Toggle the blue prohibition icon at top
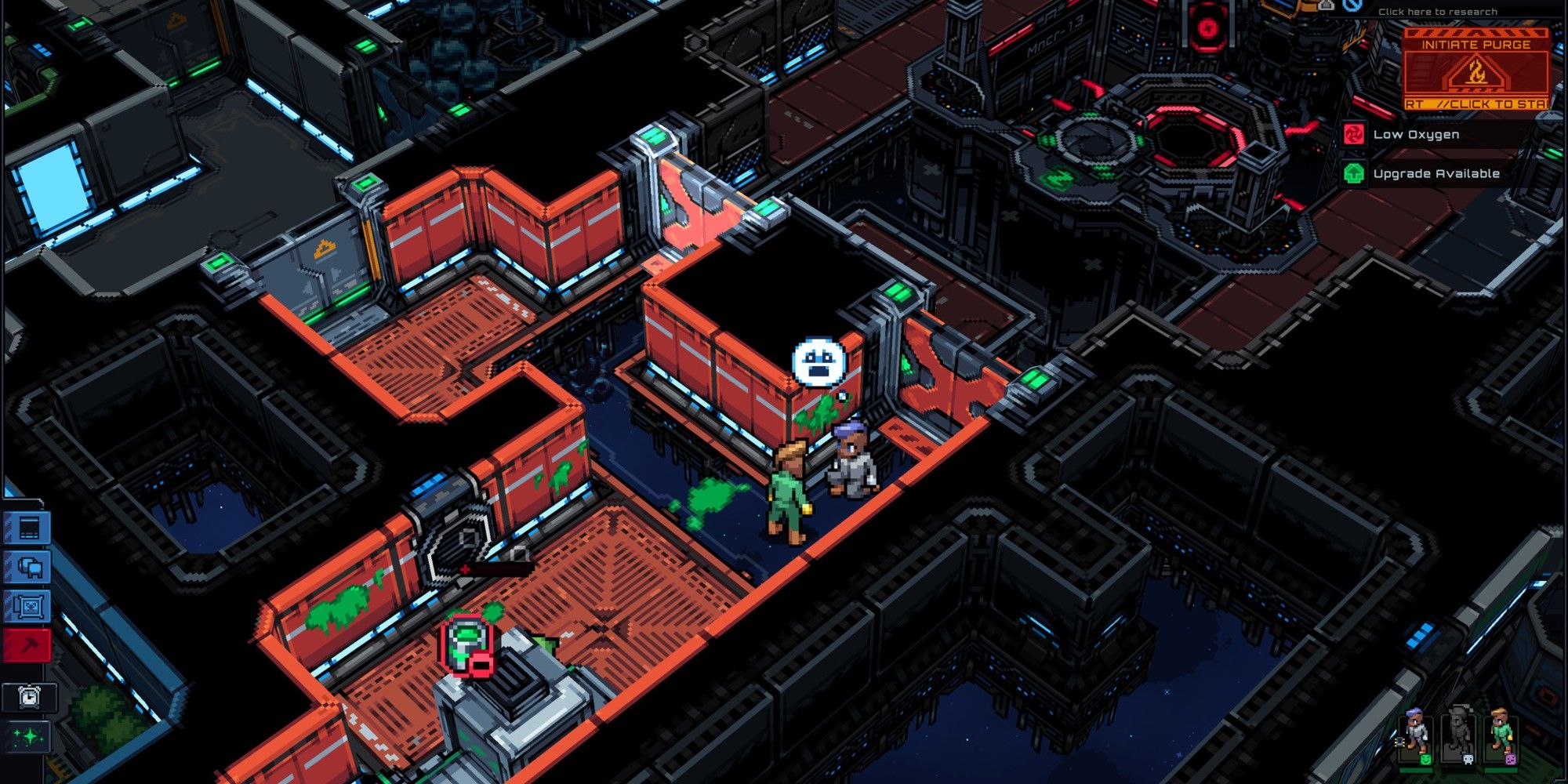 (x=1353, y=5)
